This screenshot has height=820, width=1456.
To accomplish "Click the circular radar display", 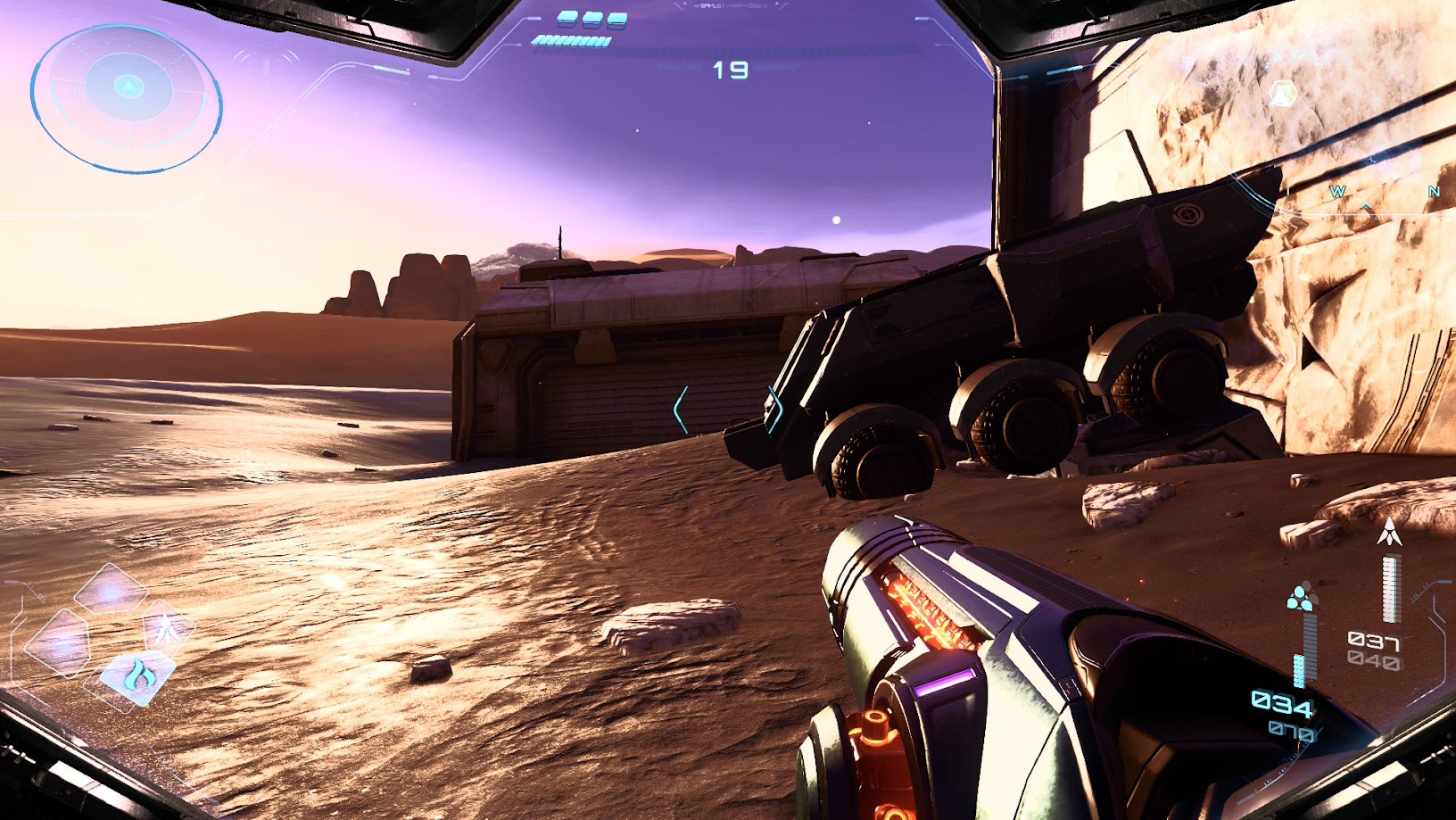I will tap(127, 97).
